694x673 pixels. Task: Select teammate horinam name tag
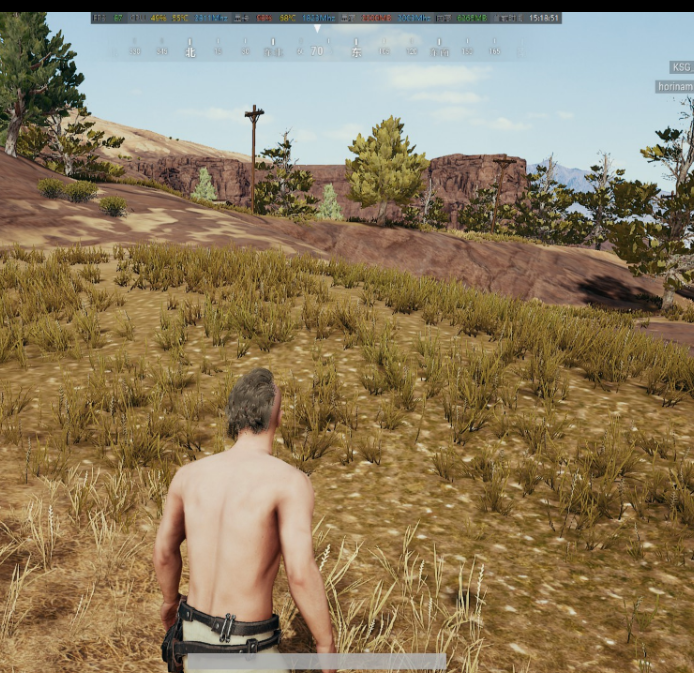coord(675,87)
